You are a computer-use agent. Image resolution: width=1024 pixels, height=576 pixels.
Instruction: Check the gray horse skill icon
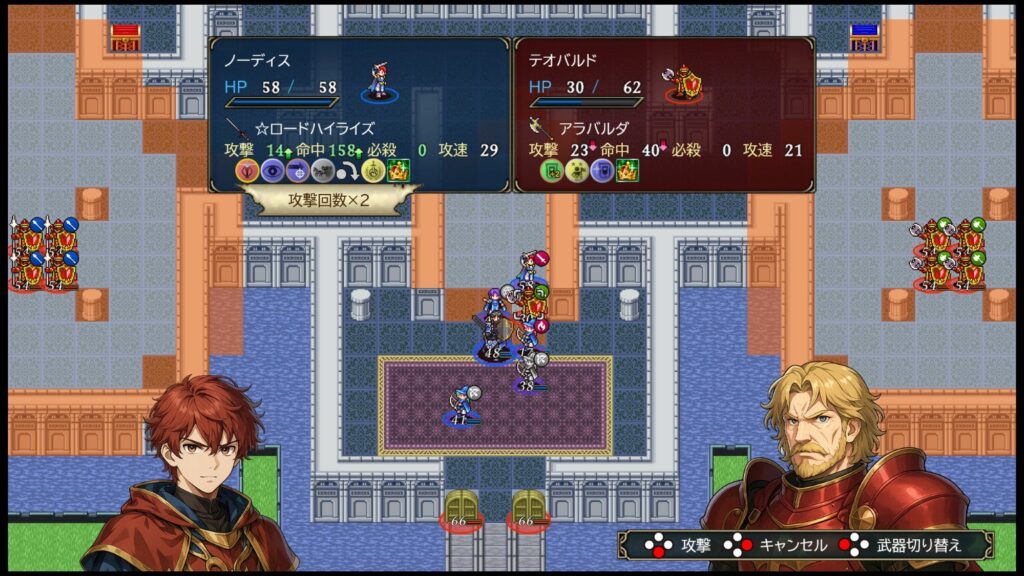(322, 170)
